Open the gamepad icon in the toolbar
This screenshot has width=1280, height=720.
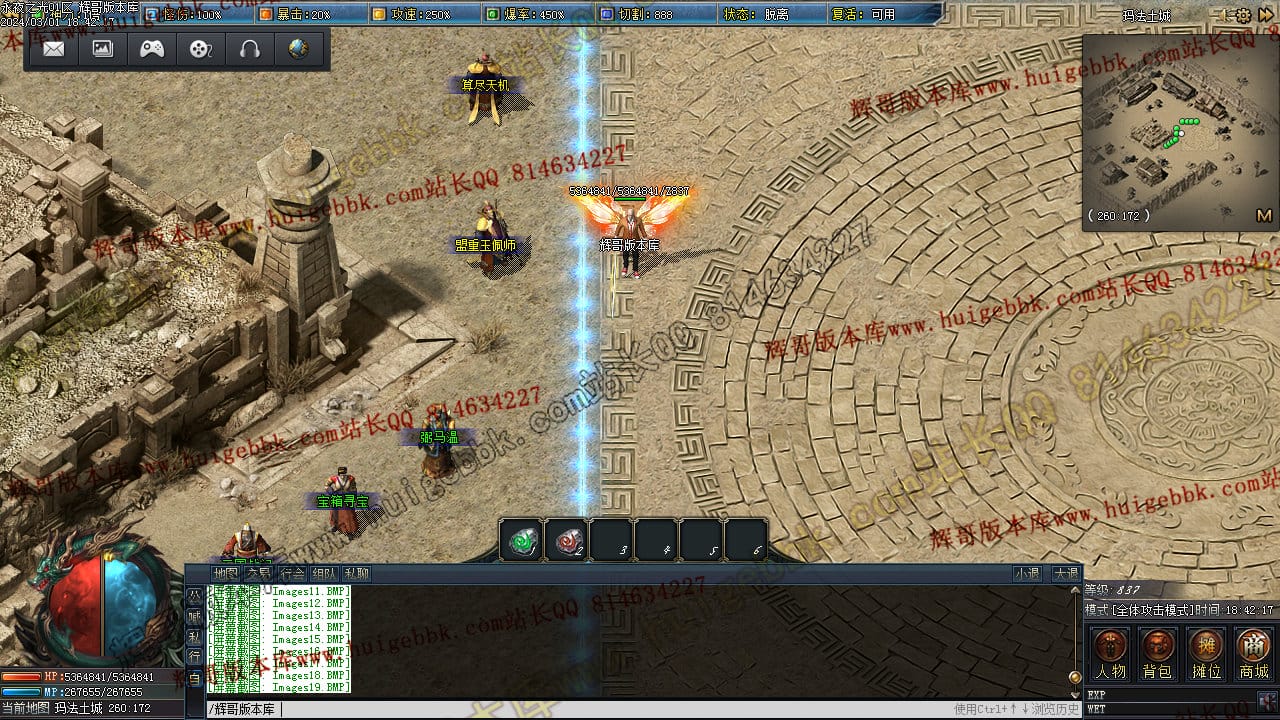[x=152, y=49]
